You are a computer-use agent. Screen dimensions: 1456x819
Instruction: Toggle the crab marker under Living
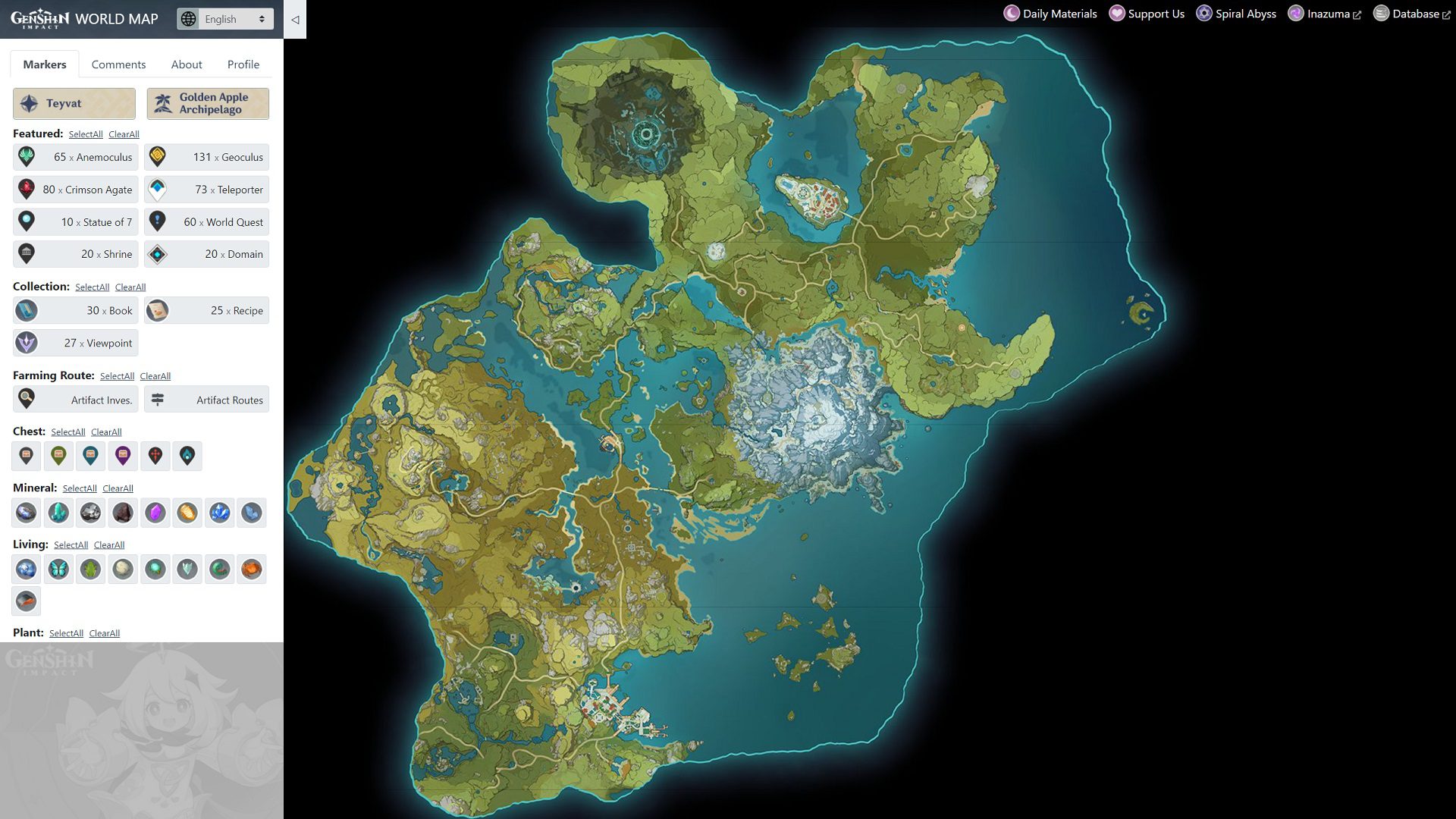252,569
